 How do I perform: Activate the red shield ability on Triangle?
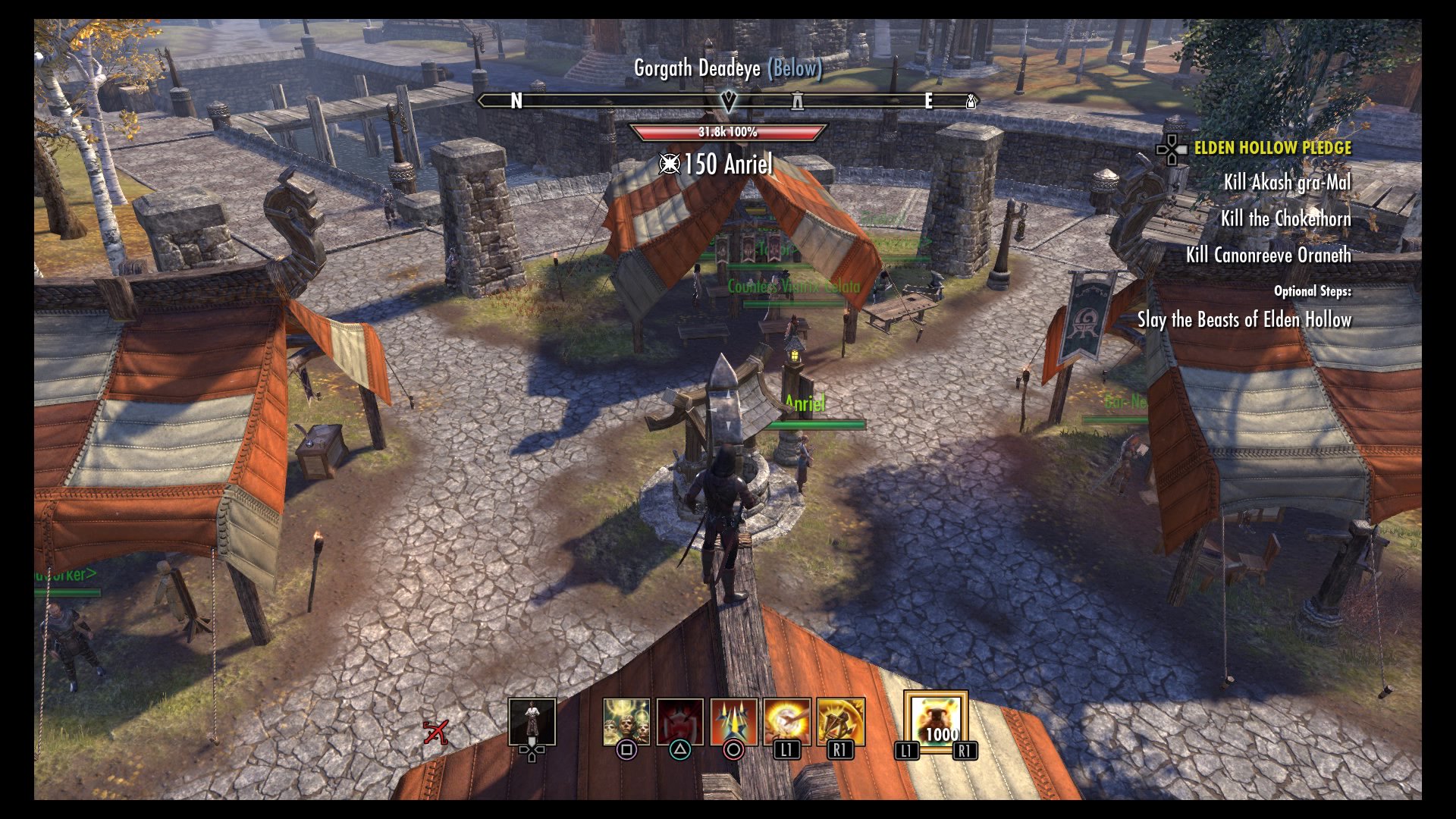tap(679, 722)
